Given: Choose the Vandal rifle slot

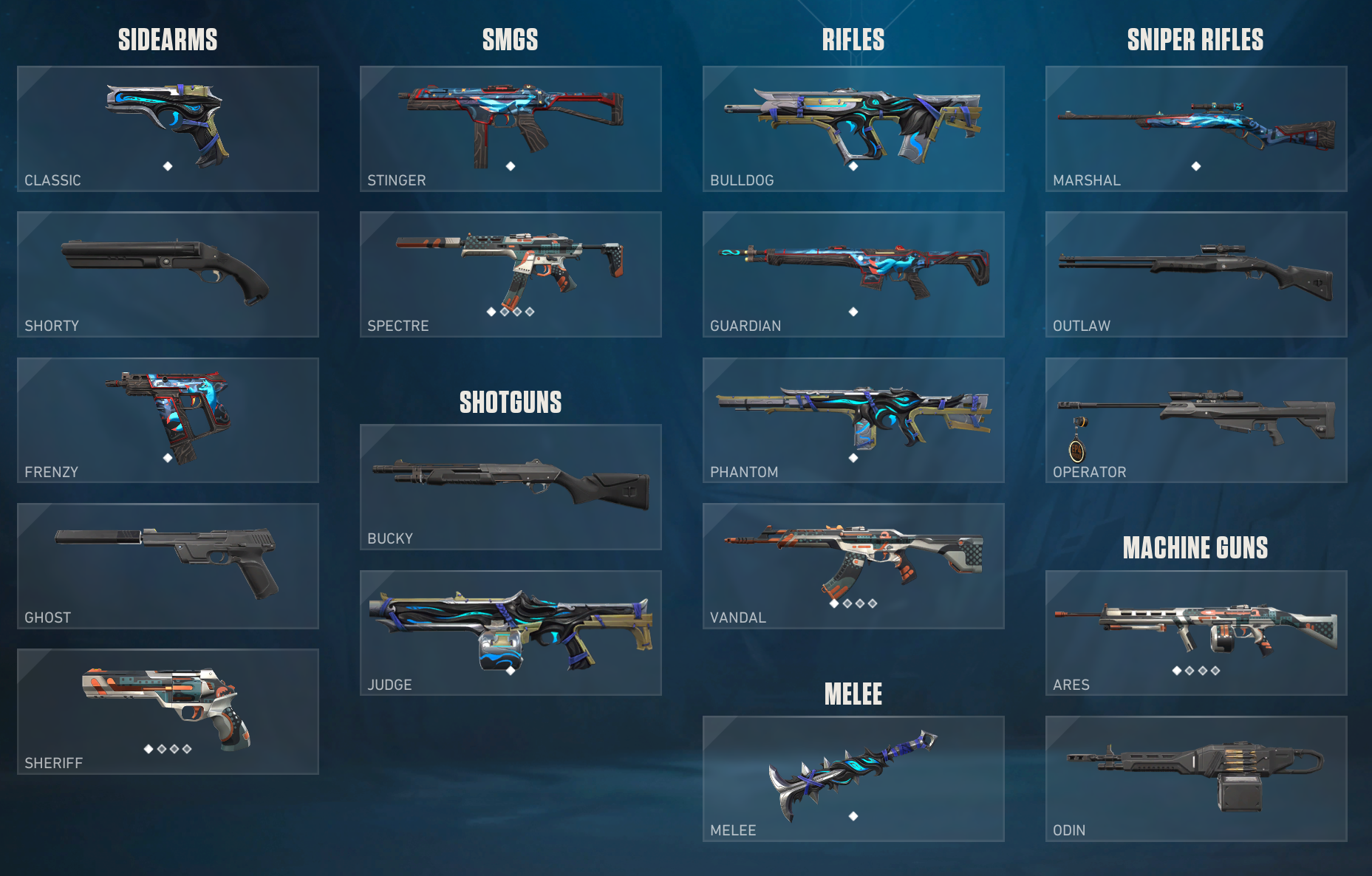Looking at the screenshot, I should tap(853, 566).
